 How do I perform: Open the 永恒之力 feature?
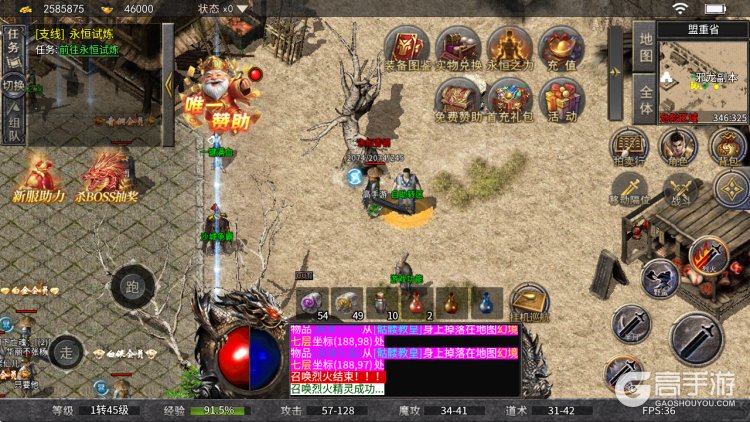(510, 48)
